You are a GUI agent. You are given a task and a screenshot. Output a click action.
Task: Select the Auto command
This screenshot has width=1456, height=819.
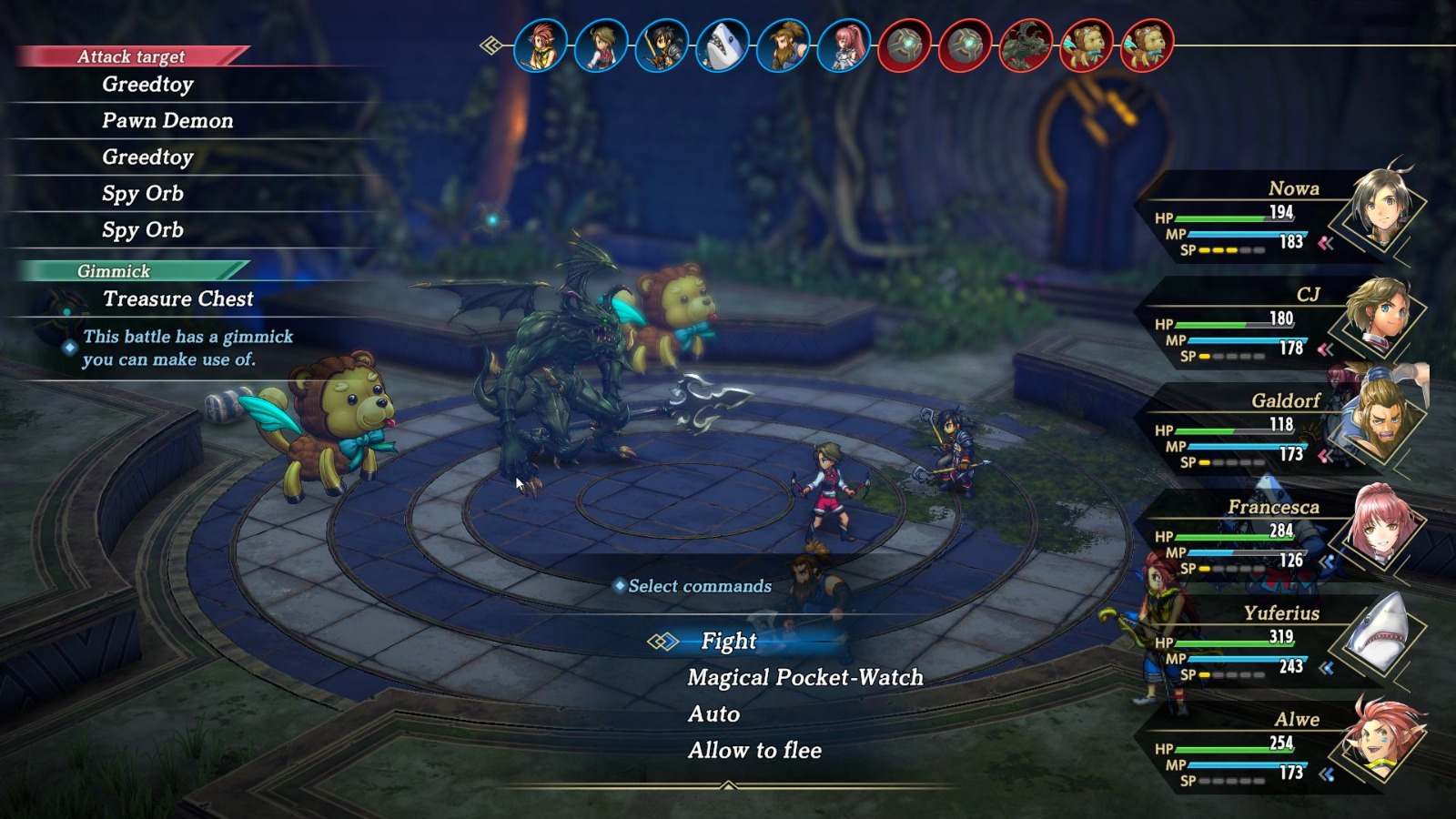[715, 713]
